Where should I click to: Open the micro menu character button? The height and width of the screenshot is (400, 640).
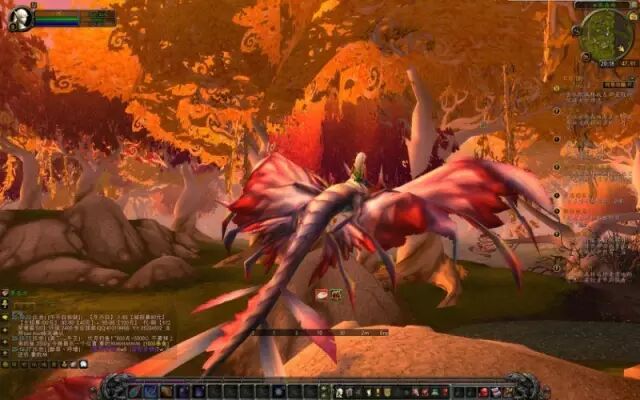(x=342, y=391)
